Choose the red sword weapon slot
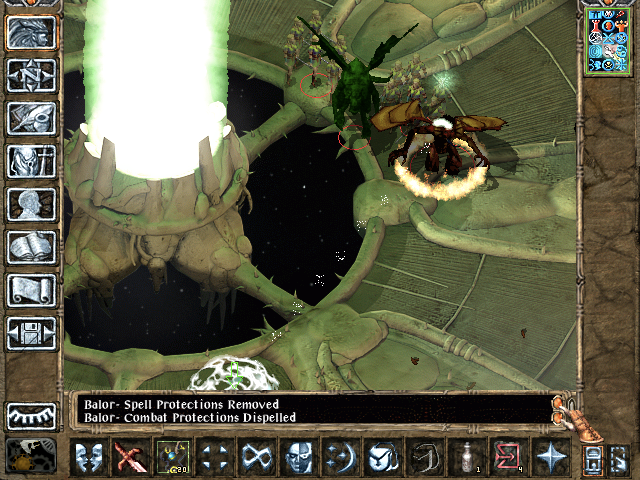This screenshot has height=480, width=640. pos(129,458)
